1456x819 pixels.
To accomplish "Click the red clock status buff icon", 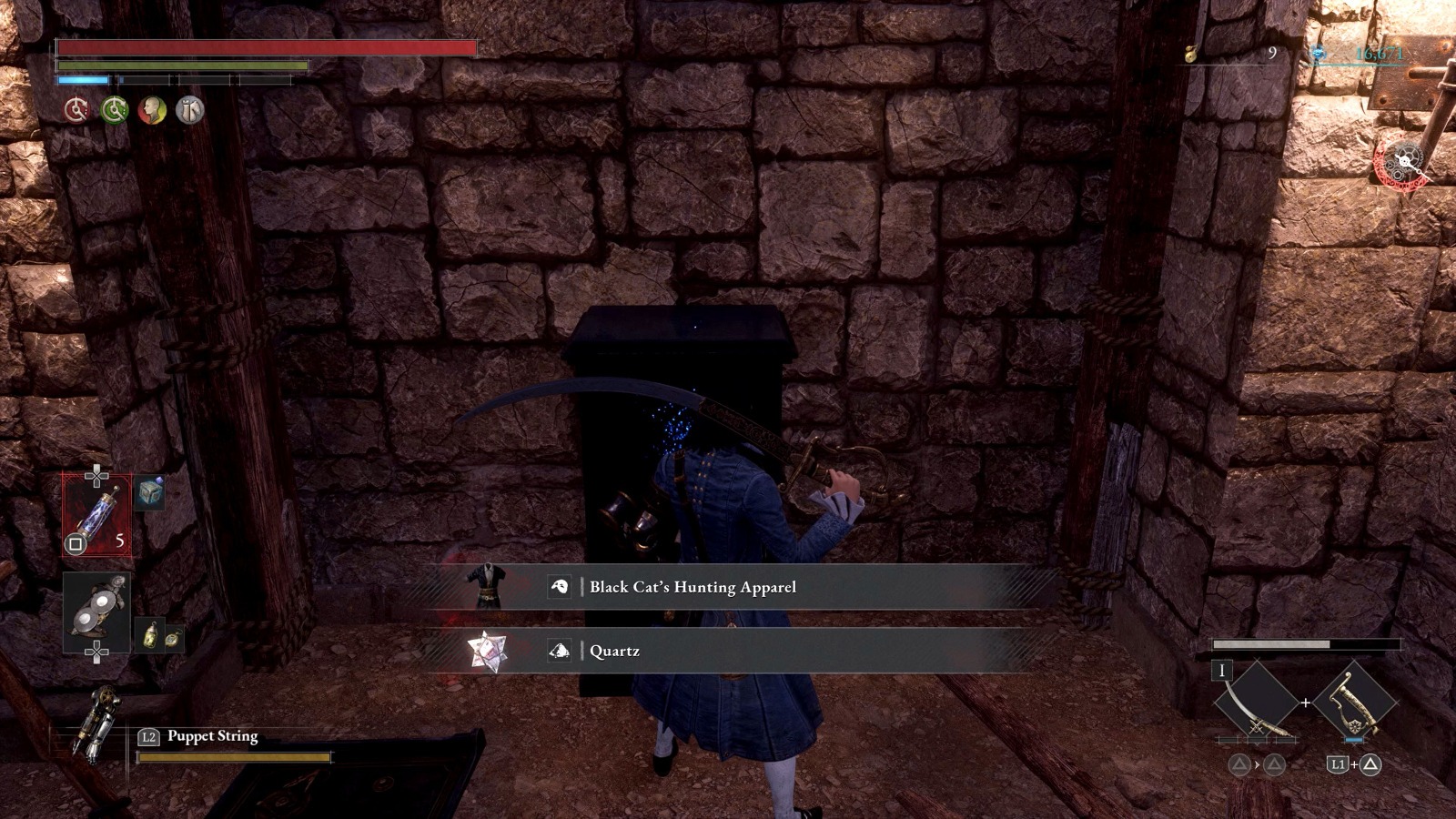I will (76, 110).
